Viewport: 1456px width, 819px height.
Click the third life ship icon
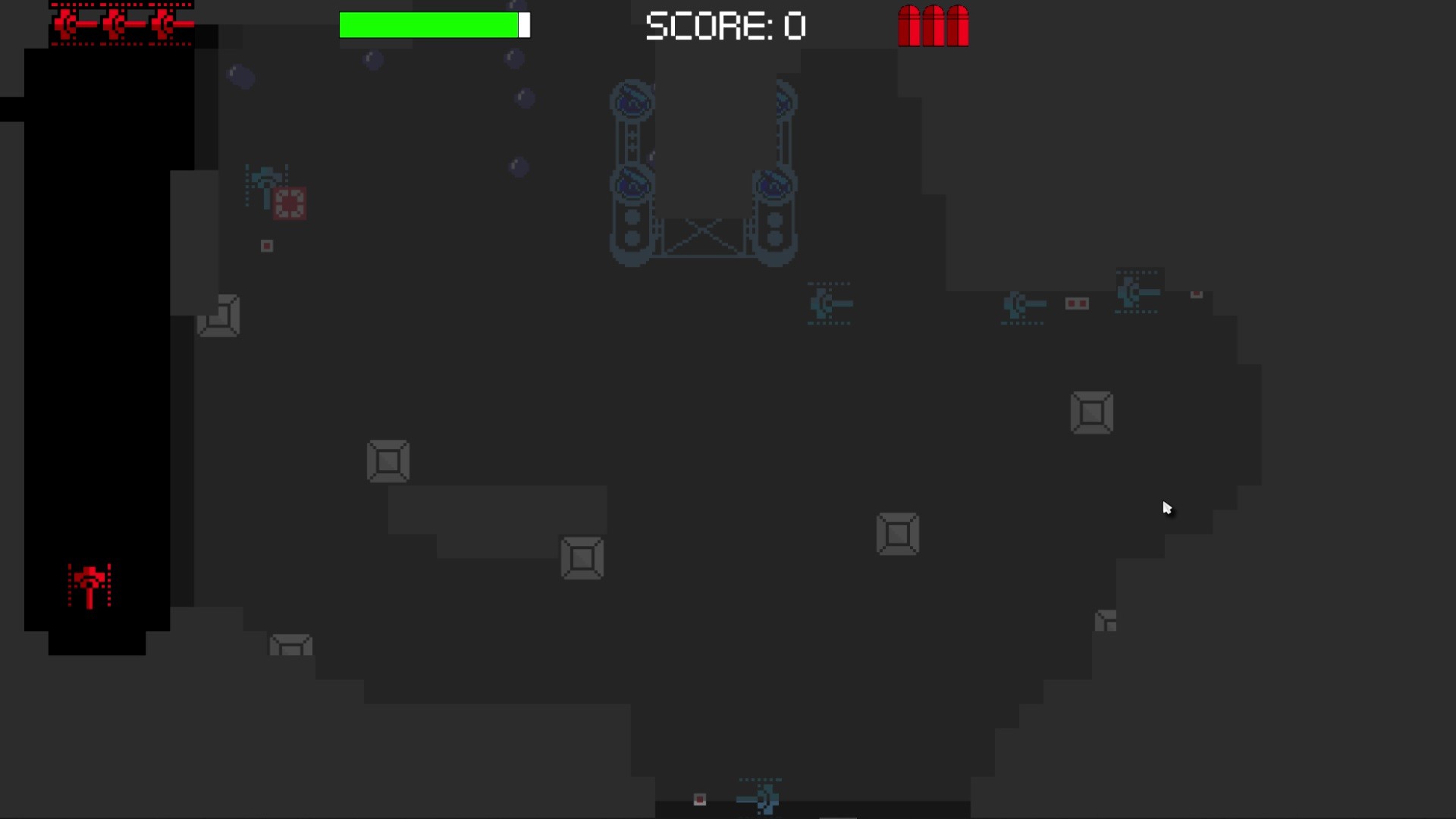[163, 23]
